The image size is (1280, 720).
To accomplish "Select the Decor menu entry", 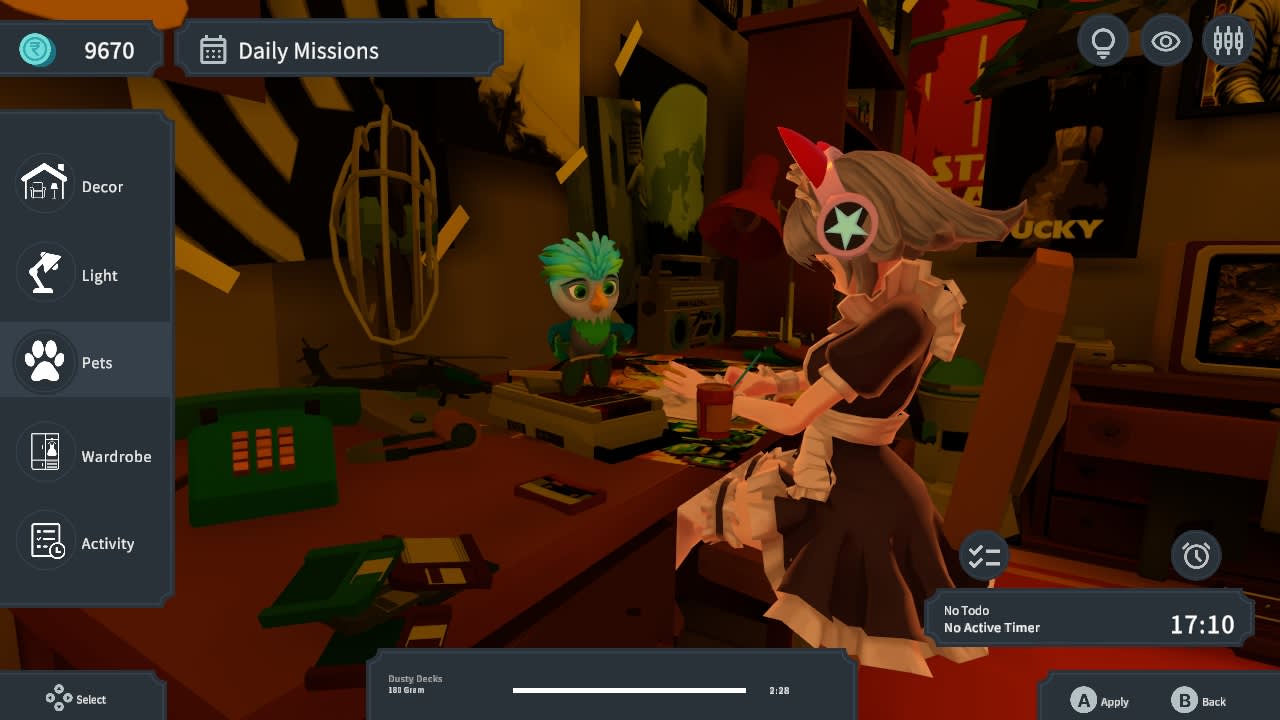I will click(86, 186).
